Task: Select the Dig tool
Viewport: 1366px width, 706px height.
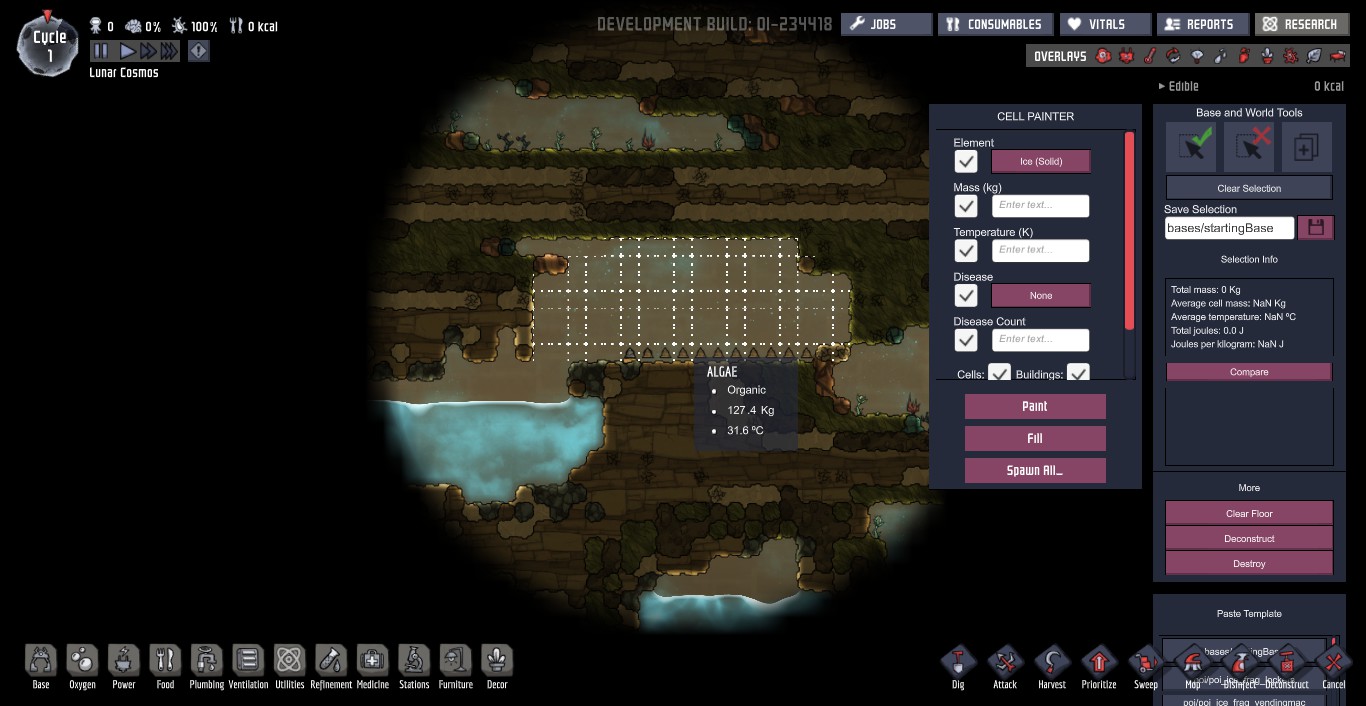Action: tap(958, 664)
